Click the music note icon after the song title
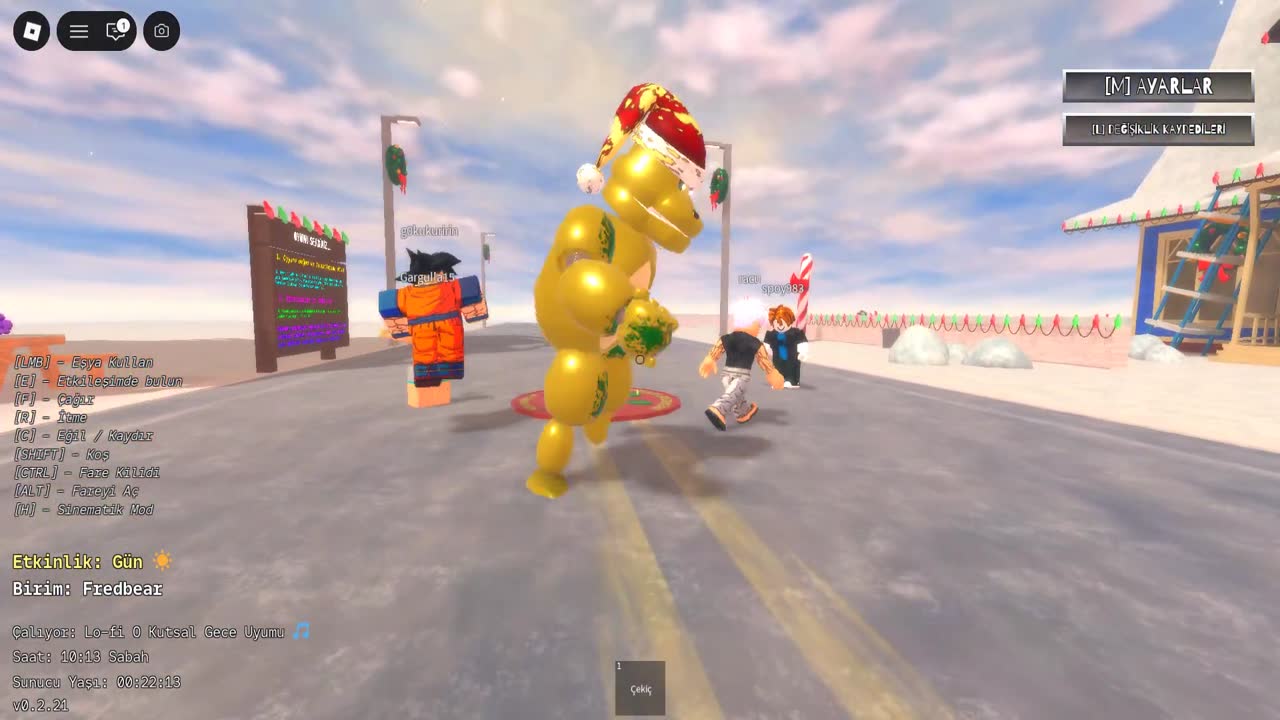This screenshot has width=1280, height=720. click(302, 631)
